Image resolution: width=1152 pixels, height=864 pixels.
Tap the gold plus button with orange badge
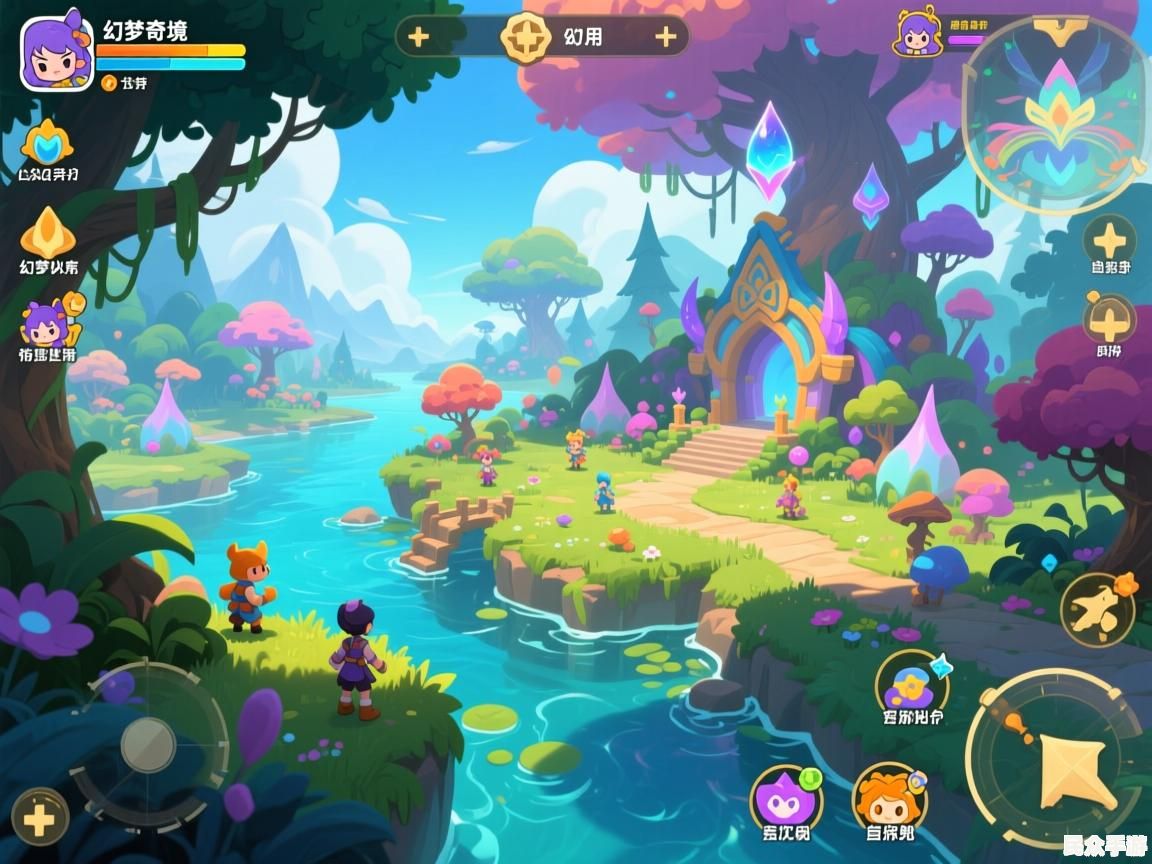click(x=1109, y=320)
